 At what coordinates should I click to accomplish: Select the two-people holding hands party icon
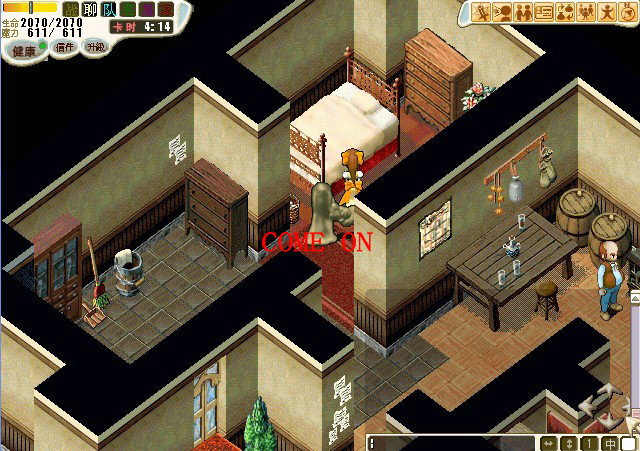pyautogui.click(x=523, y=12)
